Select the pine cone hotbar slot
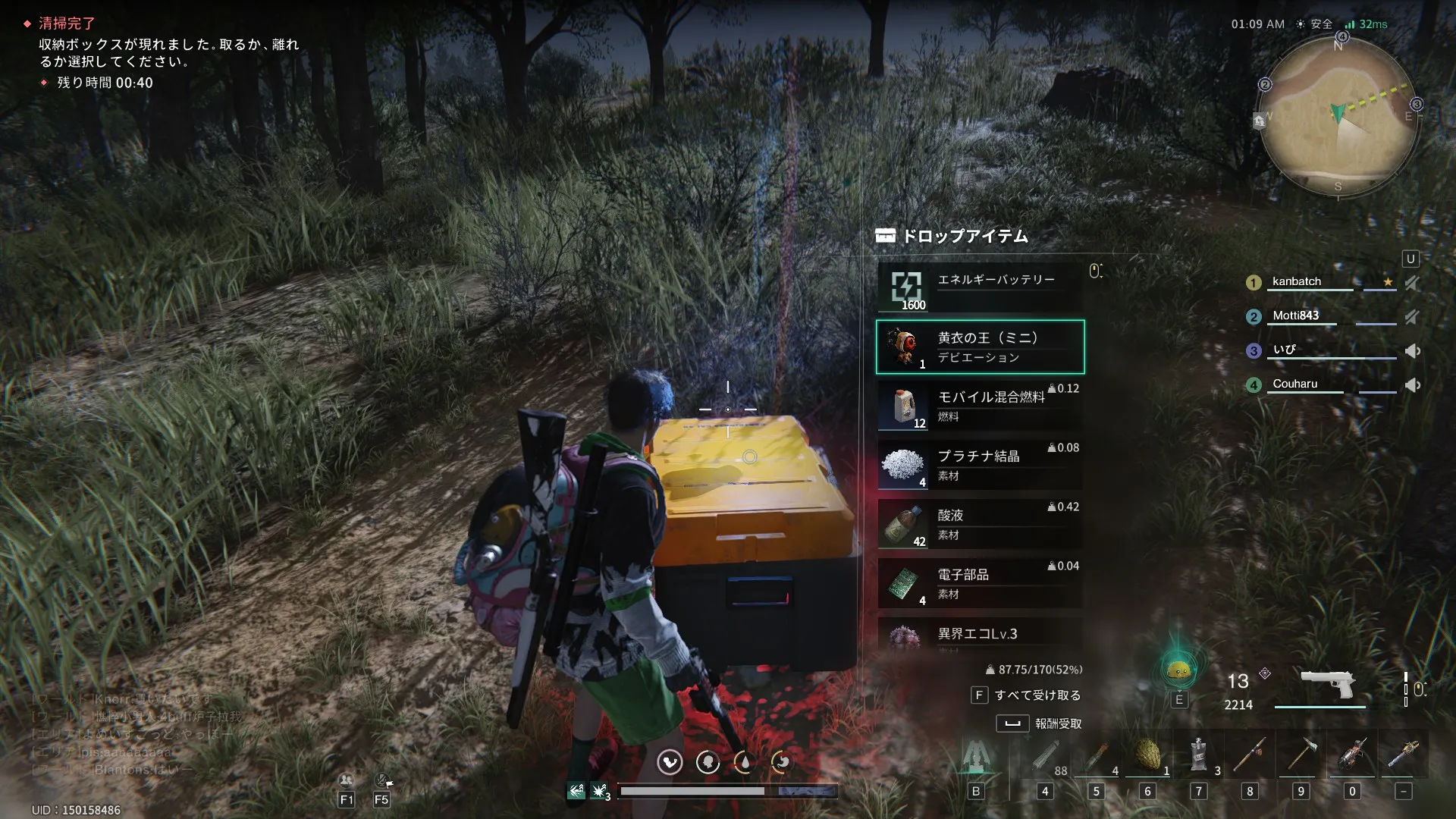The image size is (1456, 819). [1147, 756]
